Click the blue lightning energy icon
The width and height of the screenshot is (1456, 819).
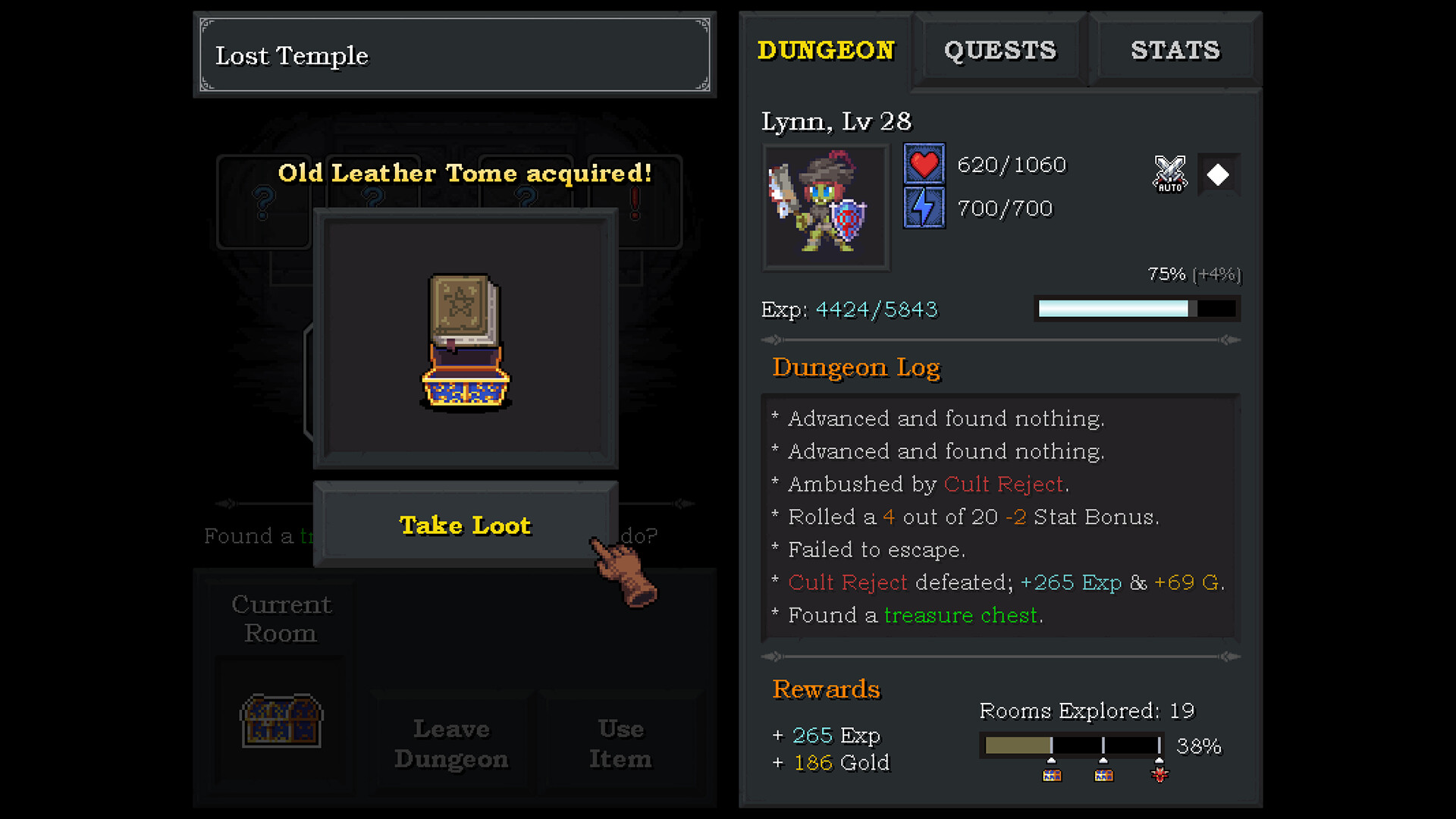click(924, 206)
